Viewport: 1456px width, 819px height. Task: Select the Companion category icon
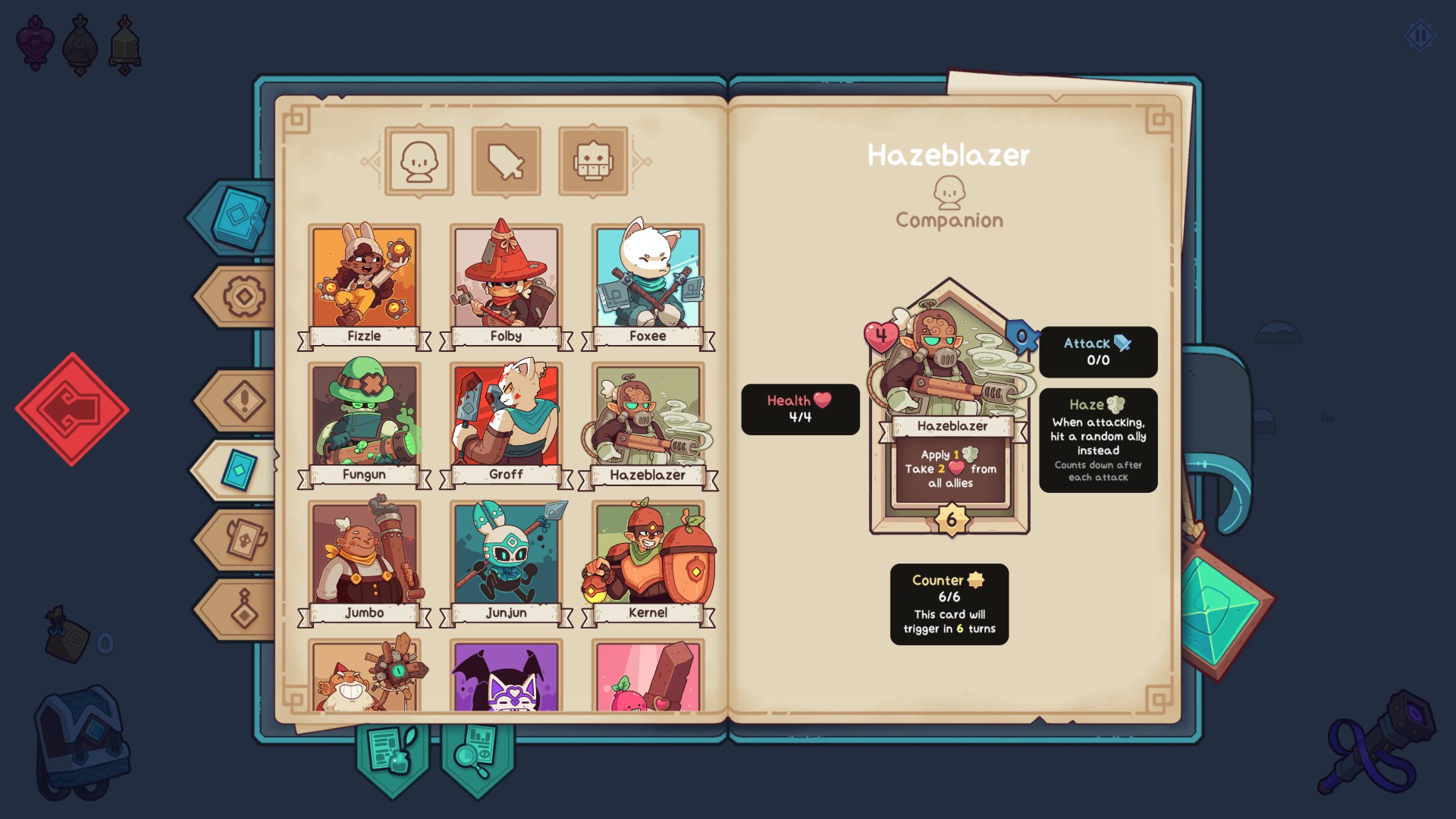tap(418, 159)
